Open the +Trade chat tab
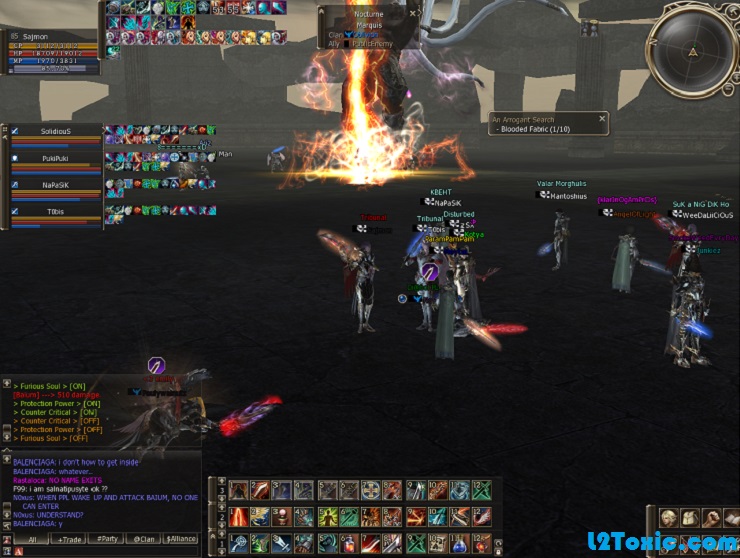 tap(70, 539)
